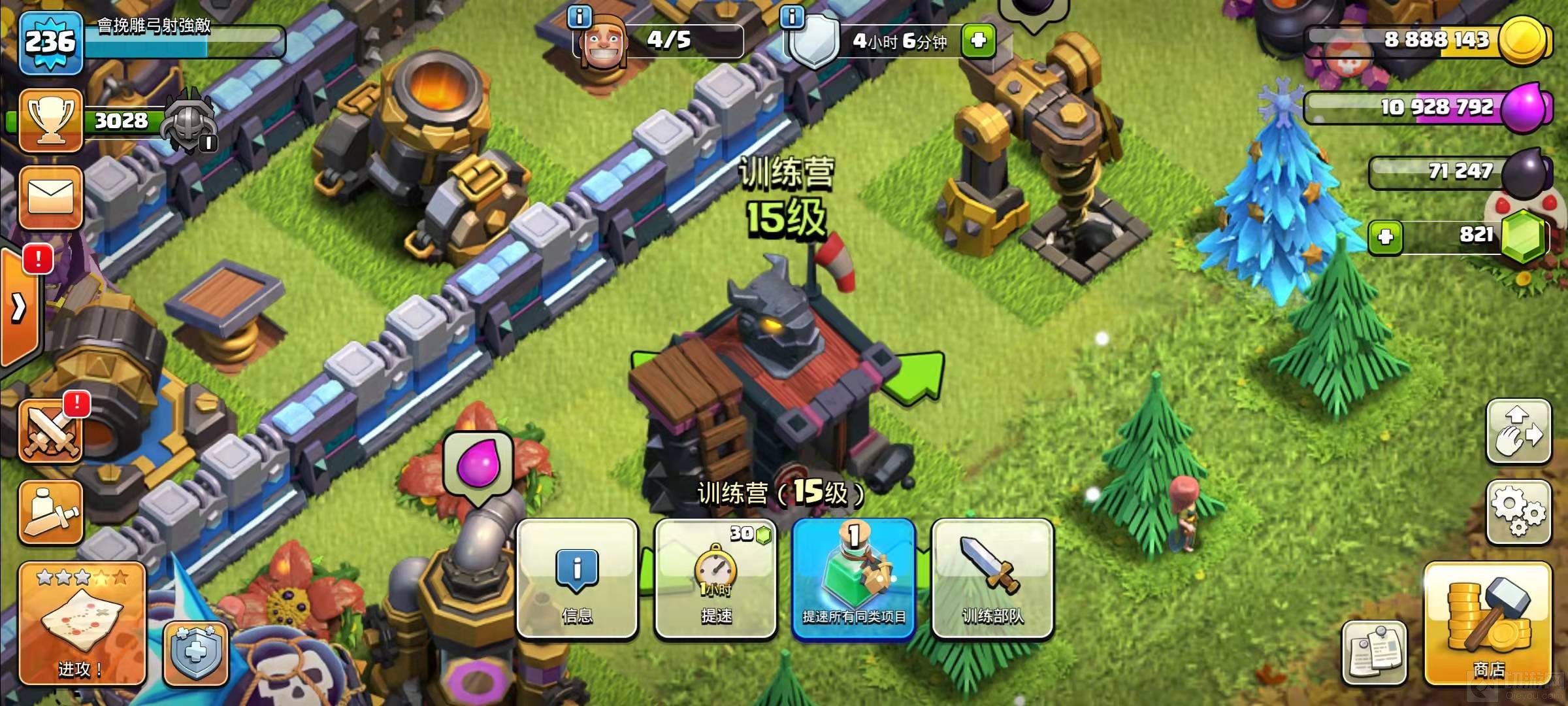Image resolution: width=1568 pixels, height=706 pixels.
Task: Open 训练部队 train troops menu
Action: click(x=992, y=579)
